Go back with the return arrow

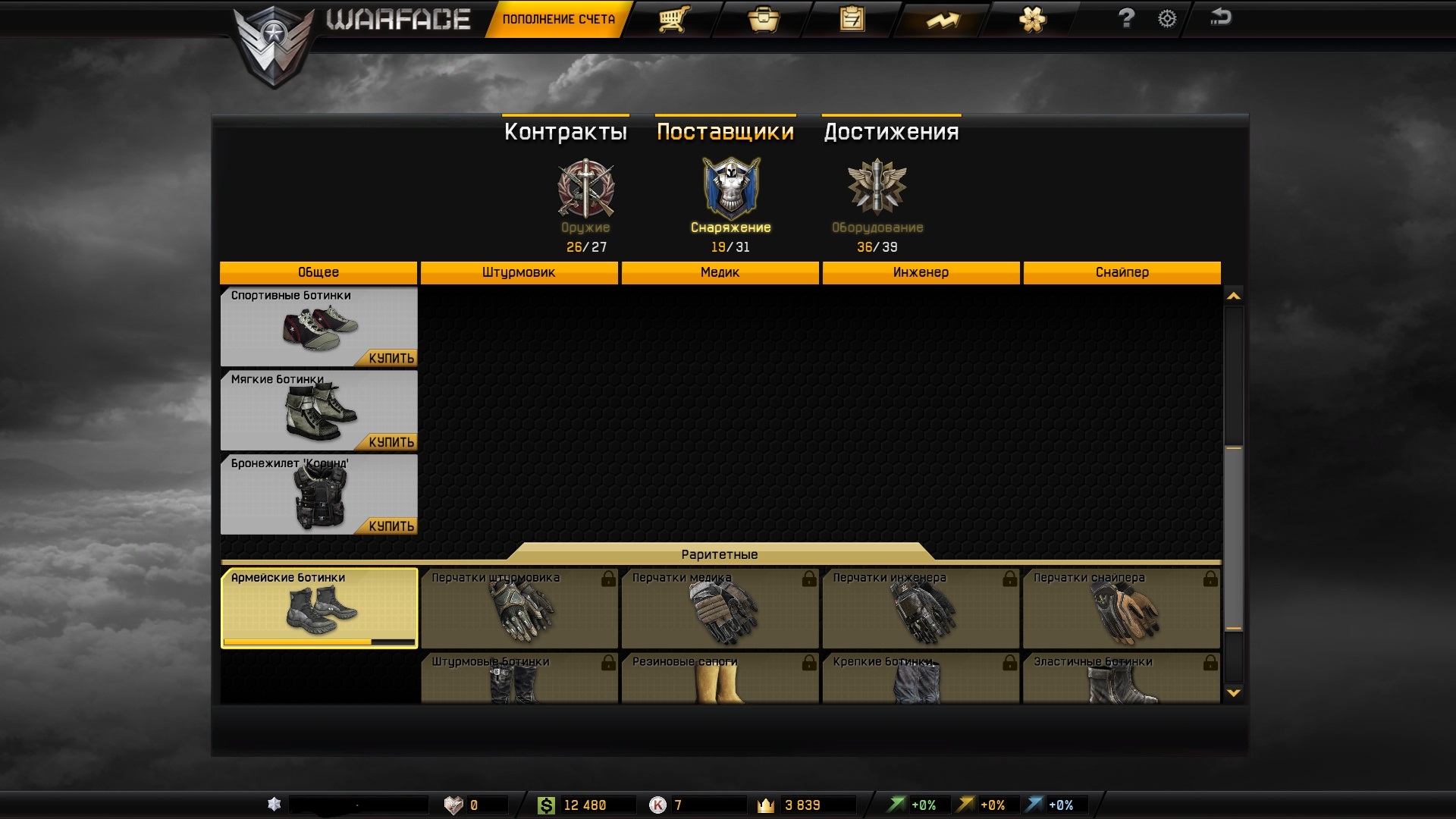click(x=1221, y=17)
